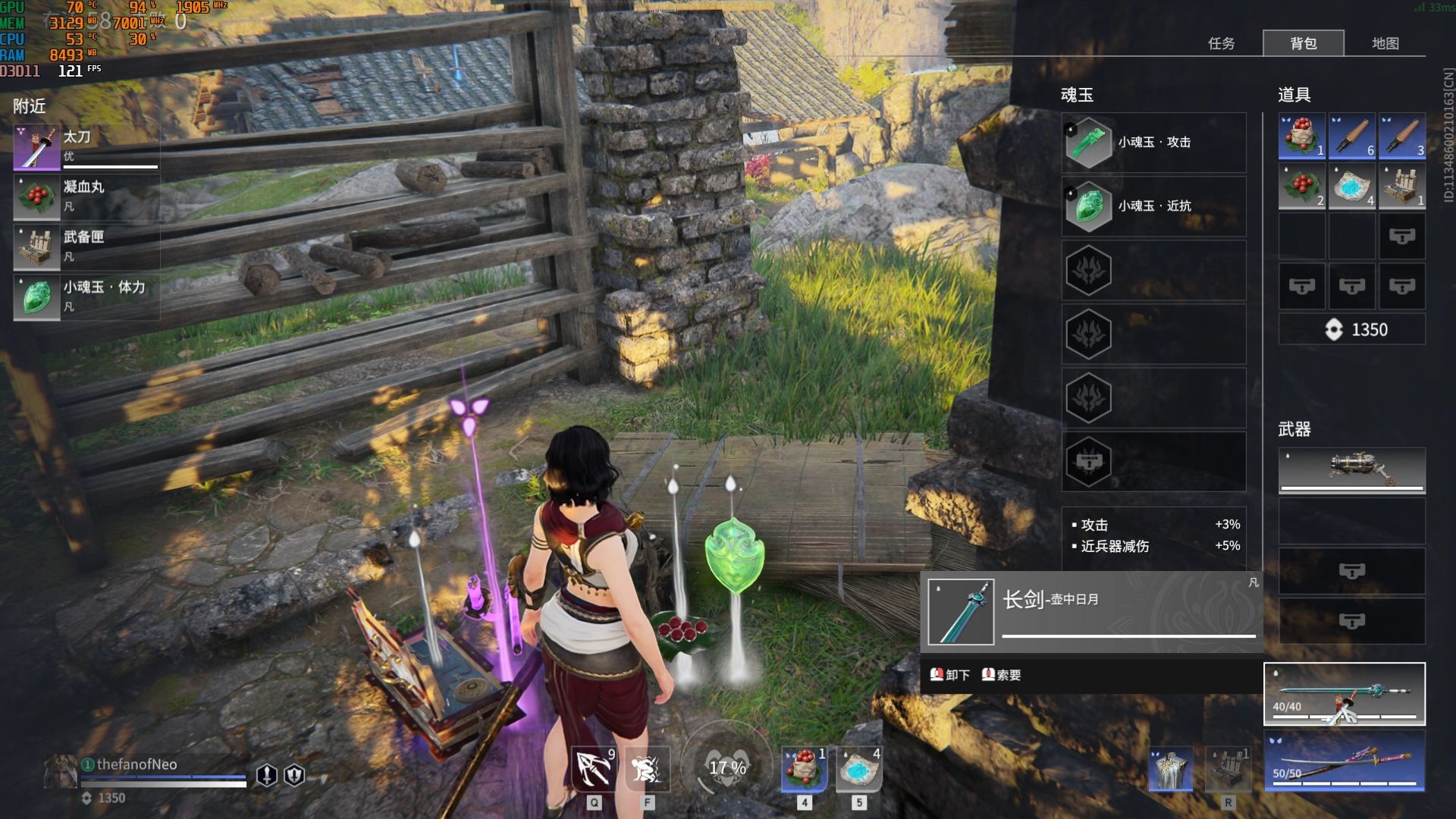Pick up the nearby 太刀 katana
The image size is (1456, 819).
[x=86, y=147]
